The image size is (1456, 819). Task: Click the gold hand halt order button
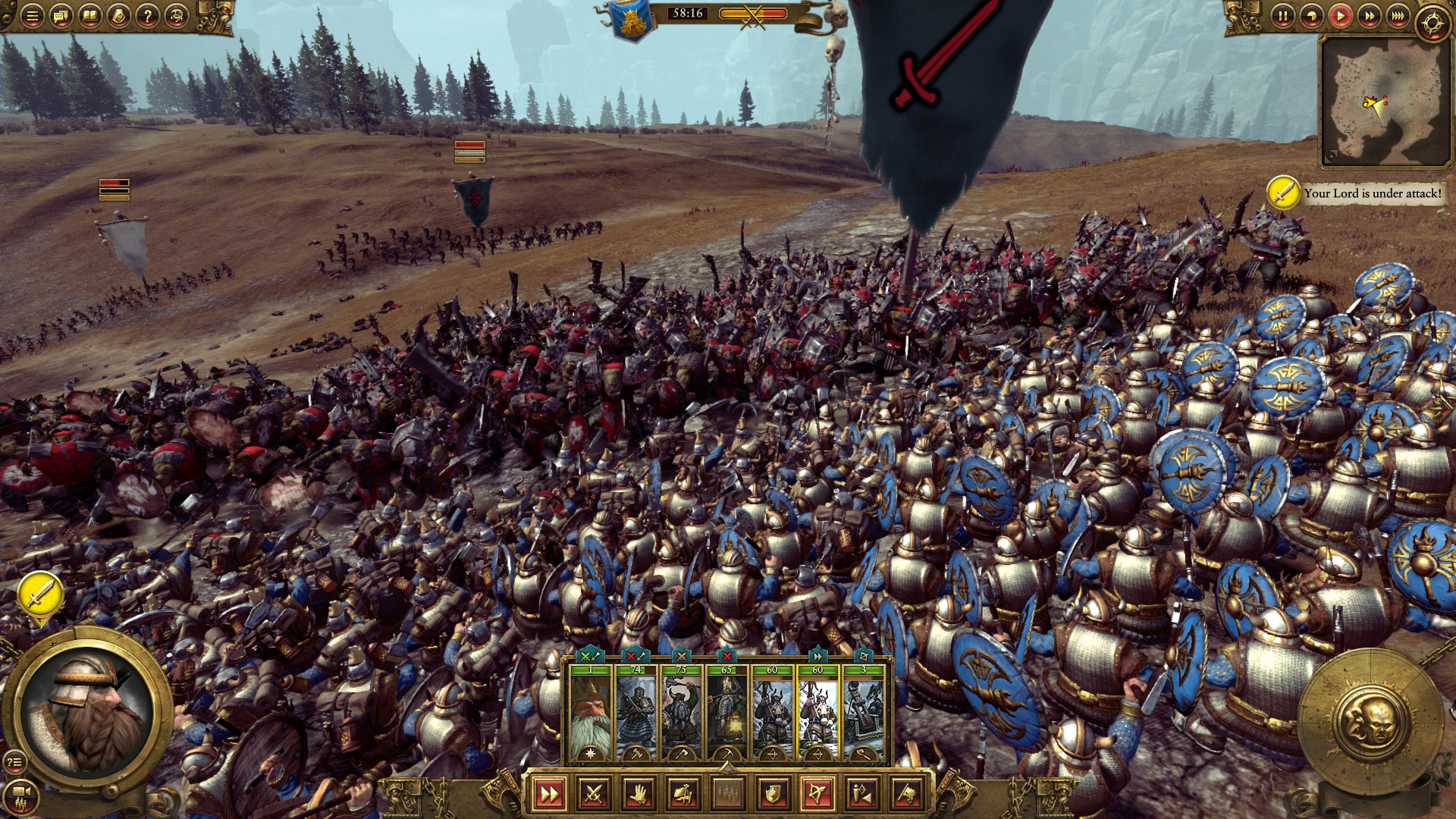[x=639, y=794]
